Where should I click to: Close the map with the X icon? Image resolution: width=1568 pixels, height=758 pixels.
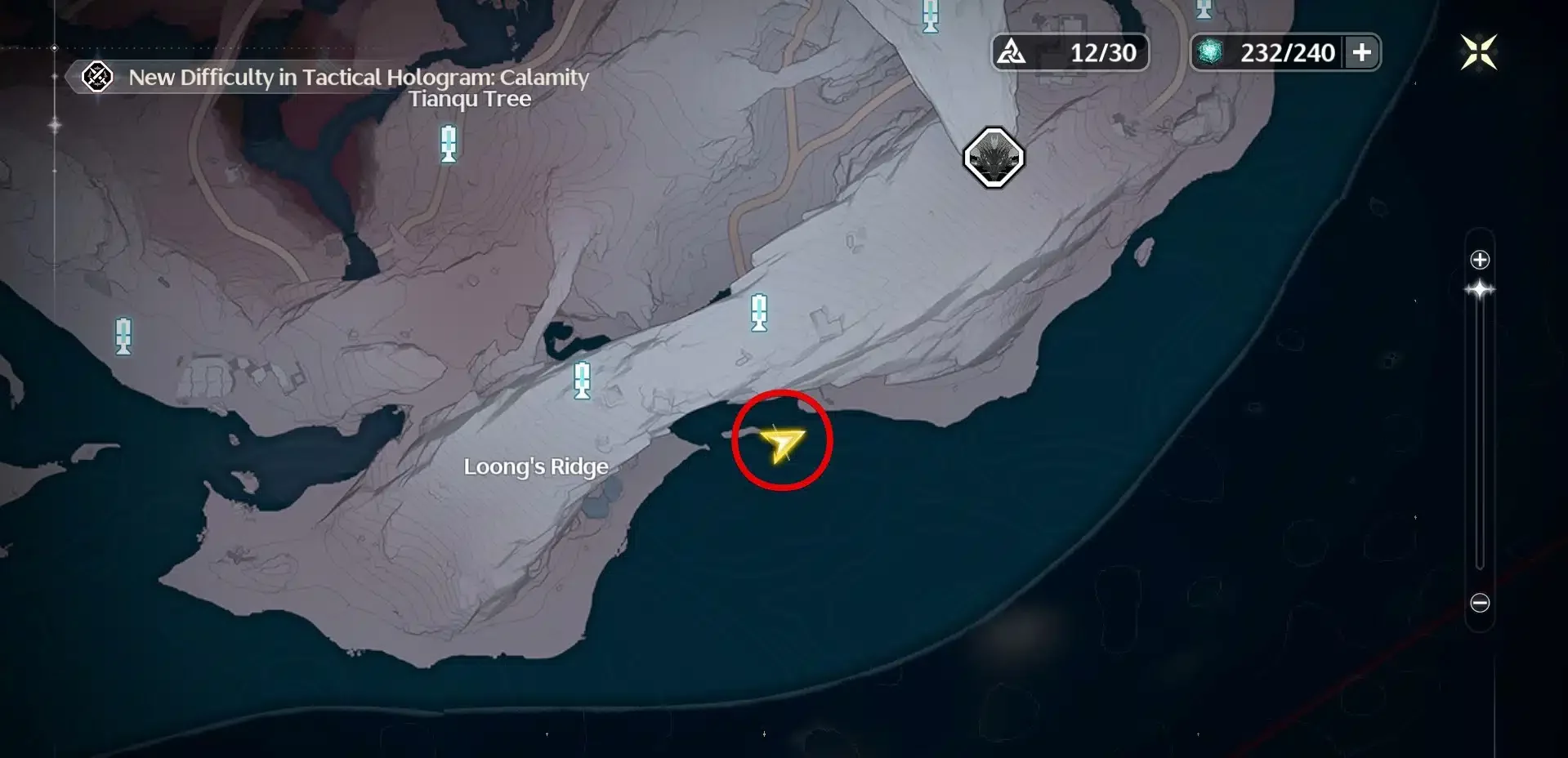click(1478, 53)
